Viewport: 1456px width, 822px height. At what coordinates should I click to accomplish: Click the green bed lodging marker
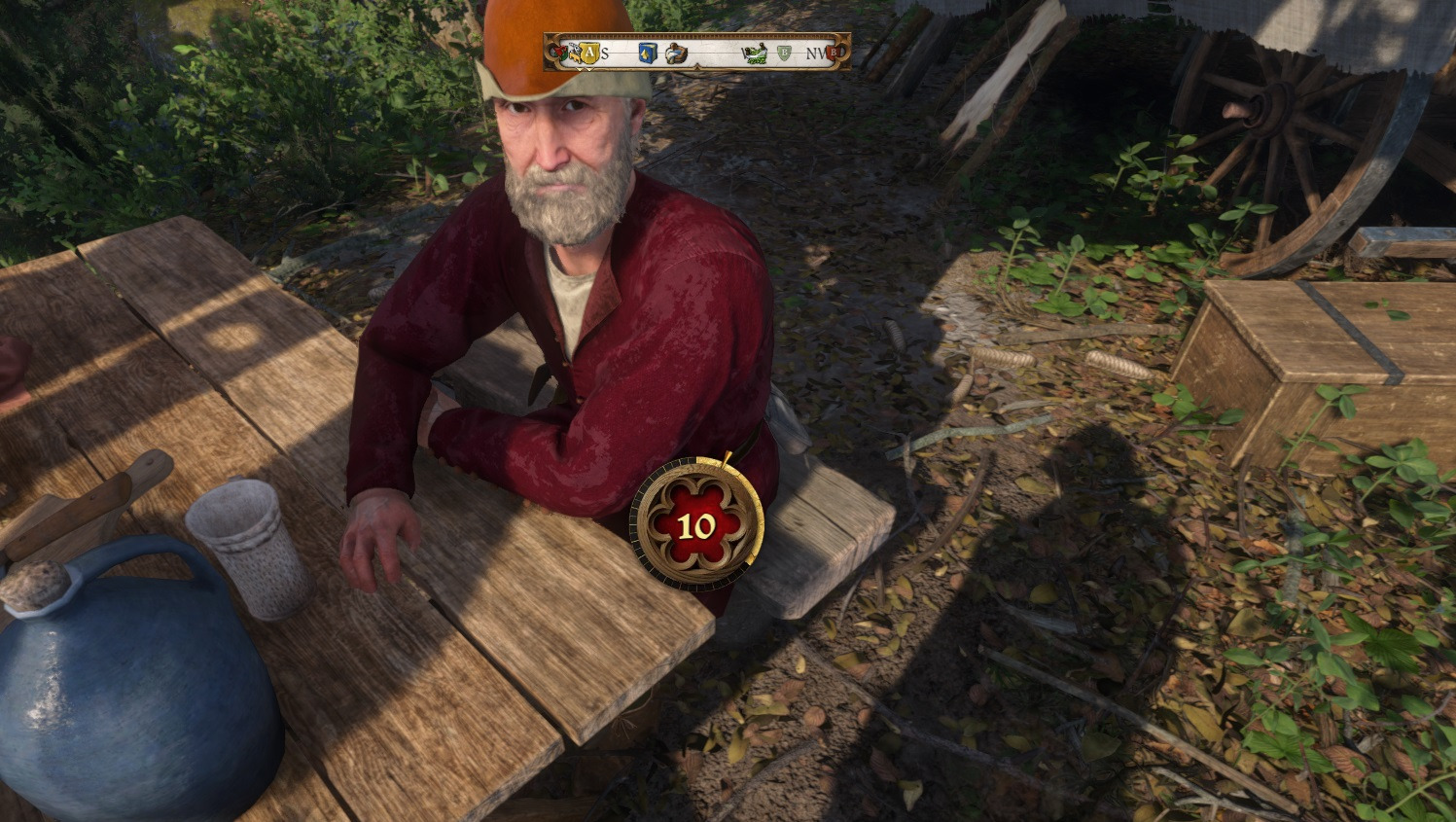tap(755, 54)
